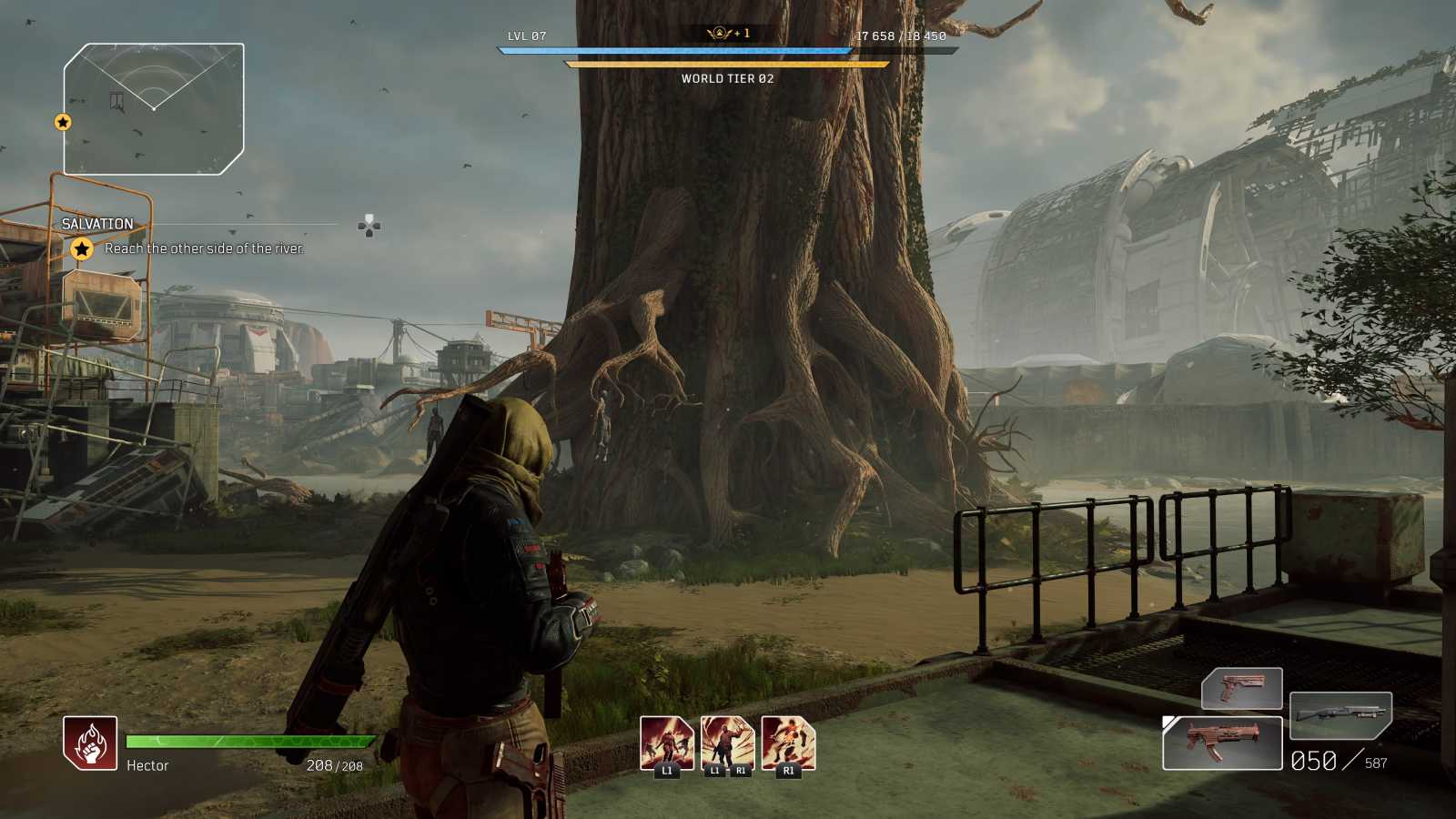Open the flaming fist class icon
The height and width of the screenshot is (819, 1456).
pos(90,743)
